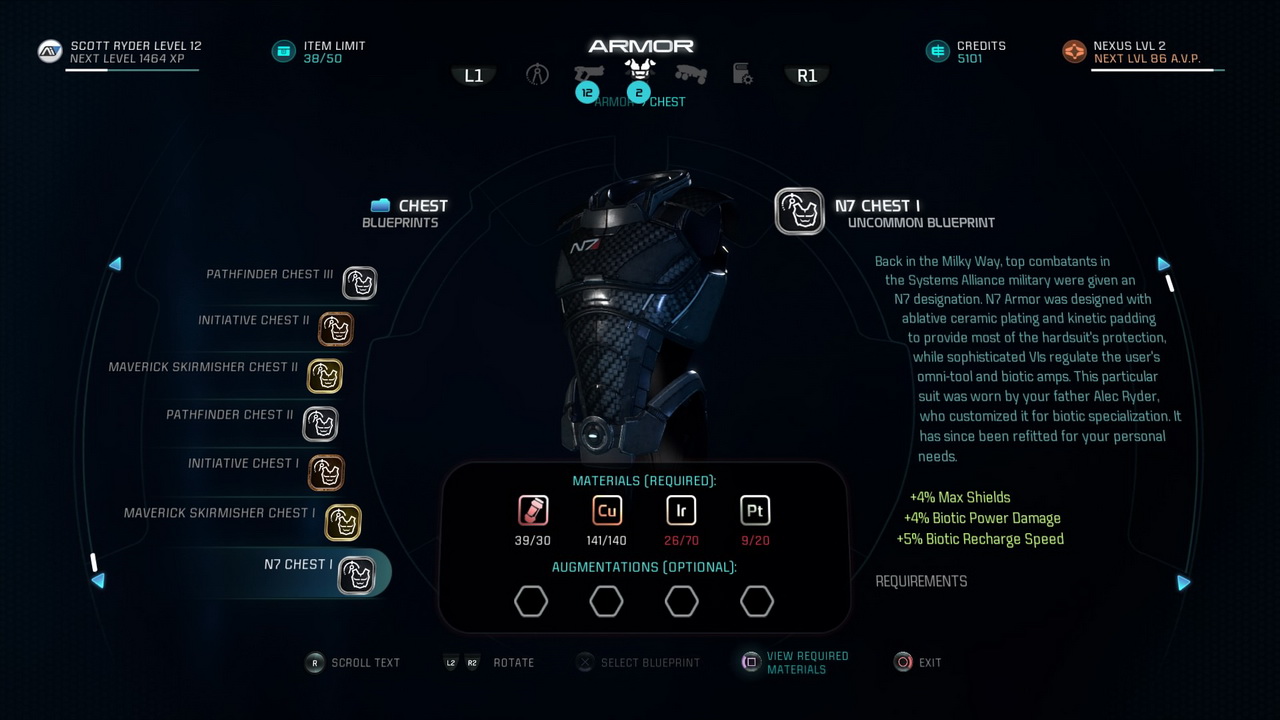
Task: Click the N7 Chest I blueprint icon
Action: [799, 212]
